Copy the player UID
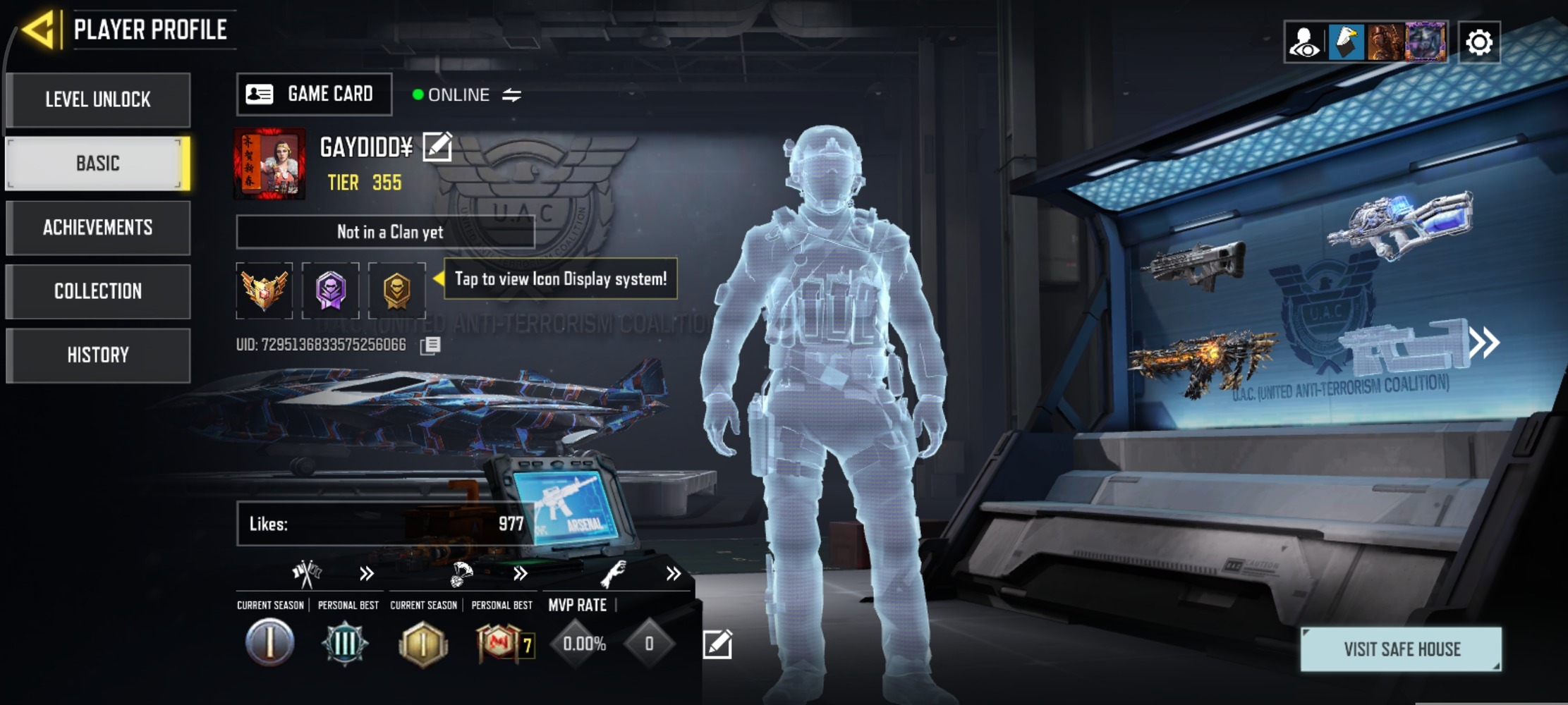1568x705 pixels. coord(430,345)
